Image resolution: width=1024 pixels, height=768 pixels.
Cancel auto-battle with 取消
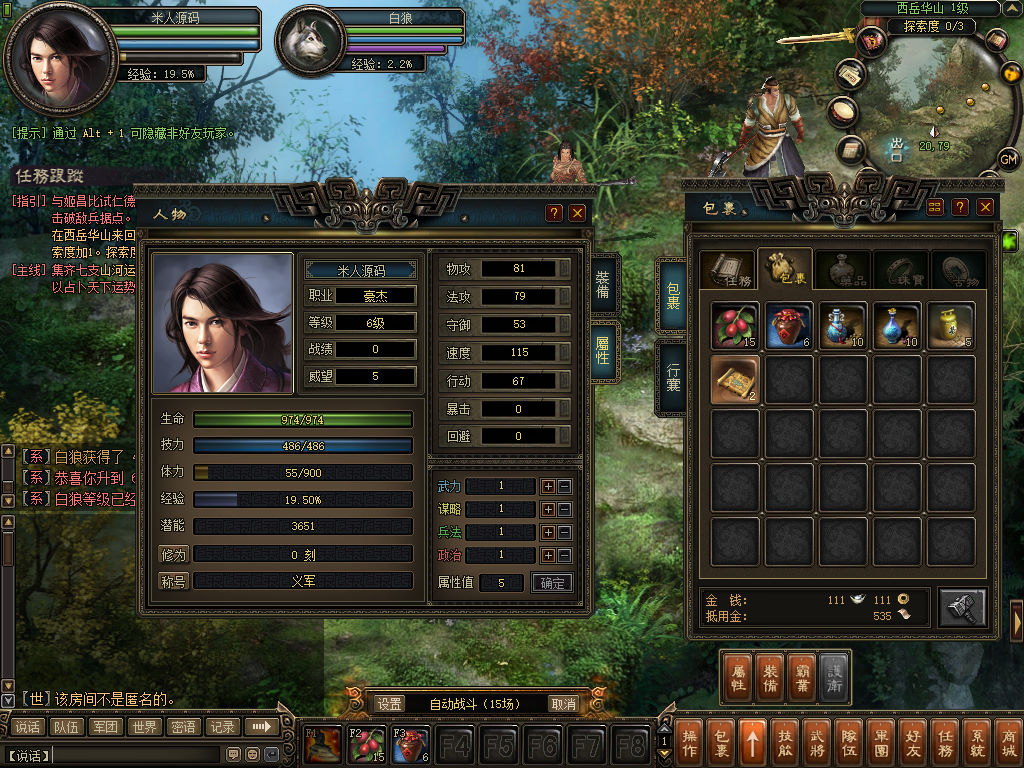tap(564, 704)
